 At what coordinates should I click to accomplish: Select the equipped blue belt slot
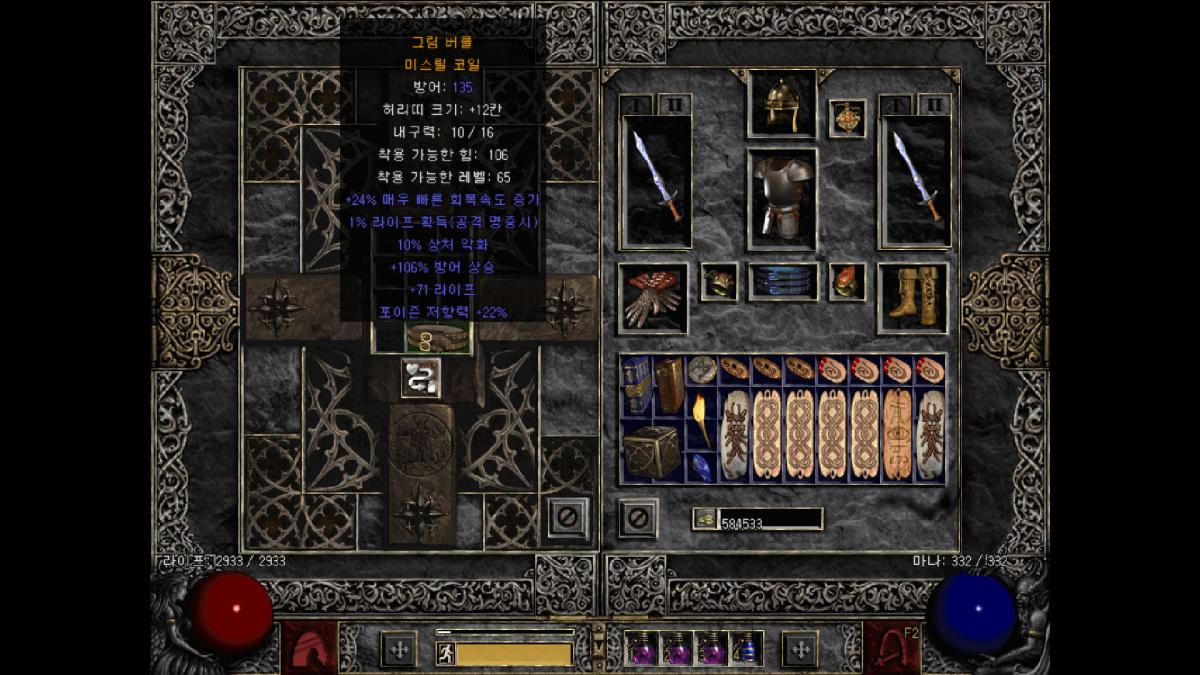pyautogui.click(x=782, y=282)
